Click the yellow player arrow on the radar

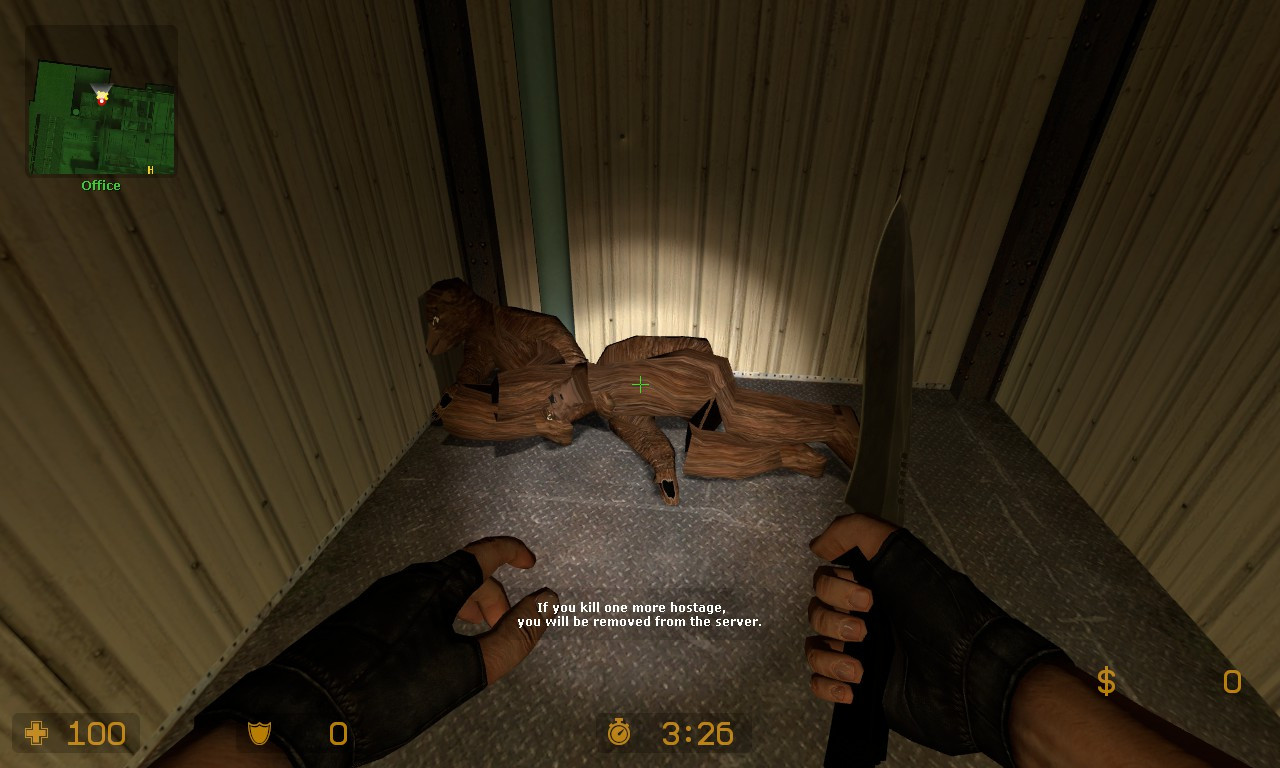100,95
